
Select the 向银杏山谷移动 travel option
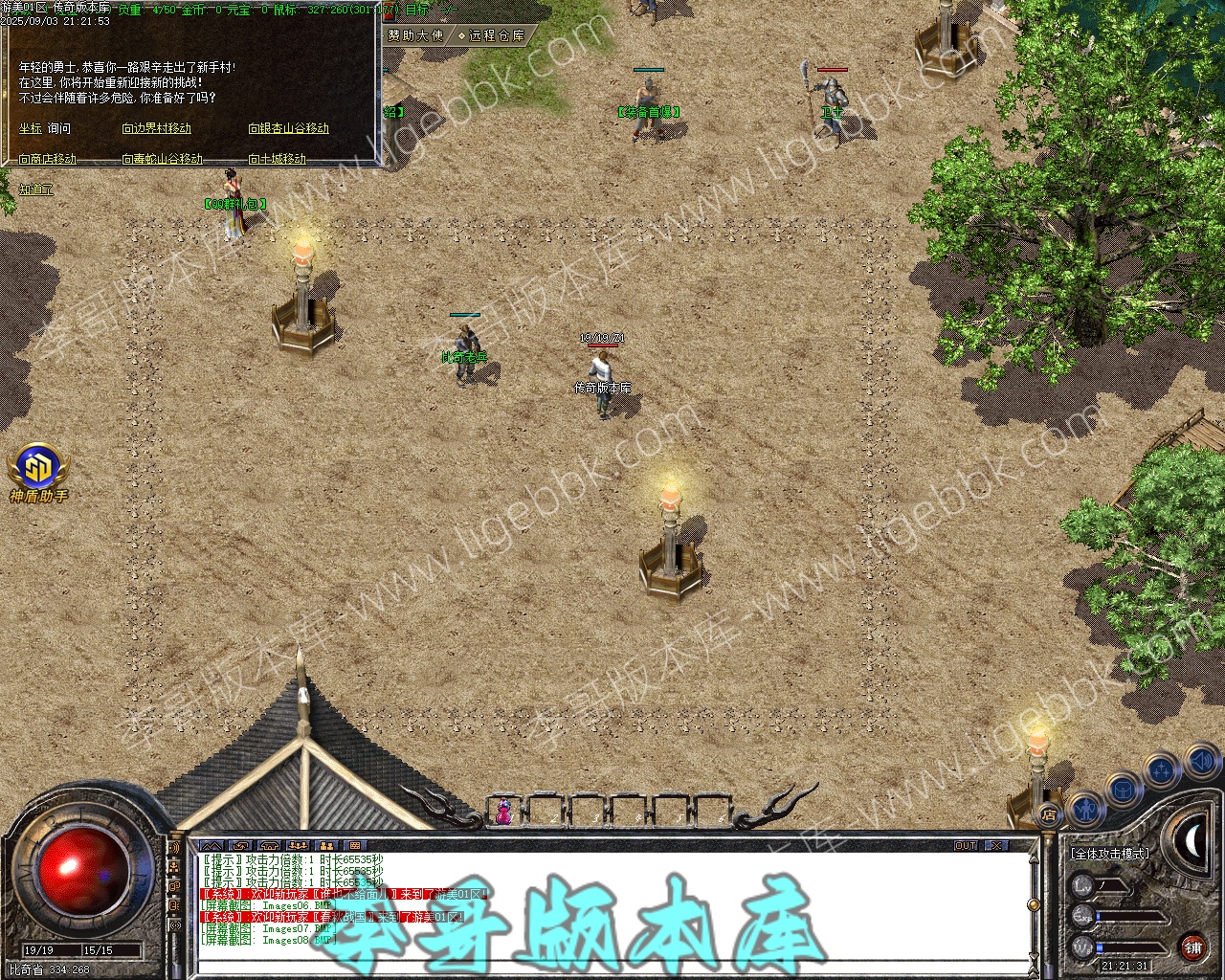coord(288,128)
